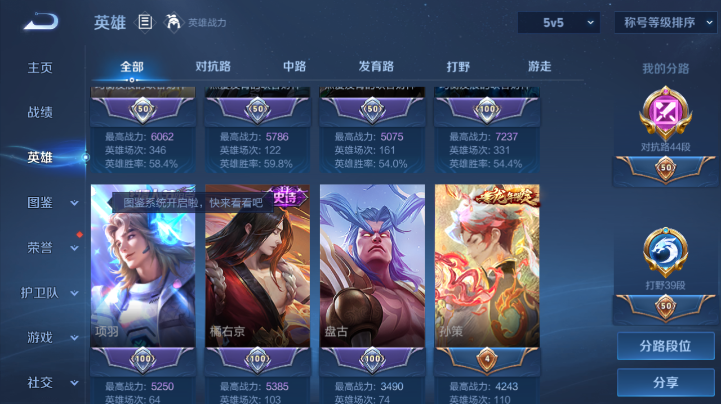
Task: Switch to the 打野 tab
Action: click(x=458, y=67)
